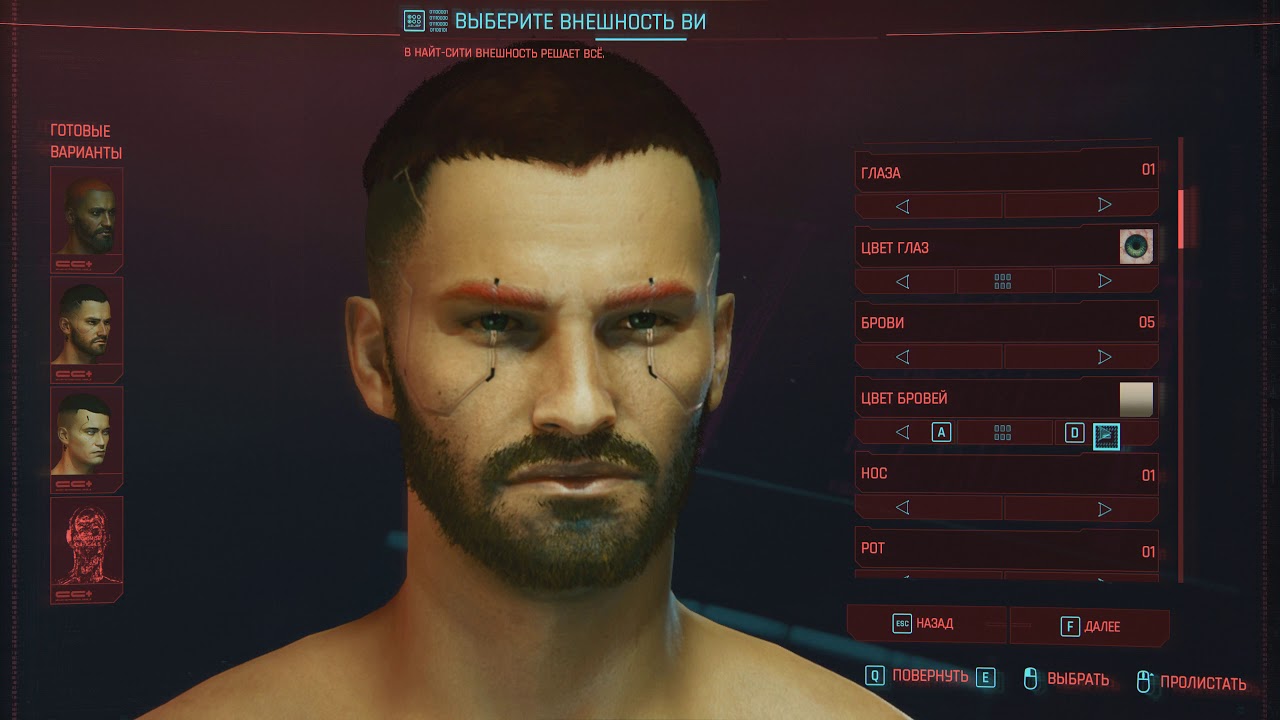Continue with the Далее button
Image resolution: width=1280 pixels, height=720 pixels.
1090,626
